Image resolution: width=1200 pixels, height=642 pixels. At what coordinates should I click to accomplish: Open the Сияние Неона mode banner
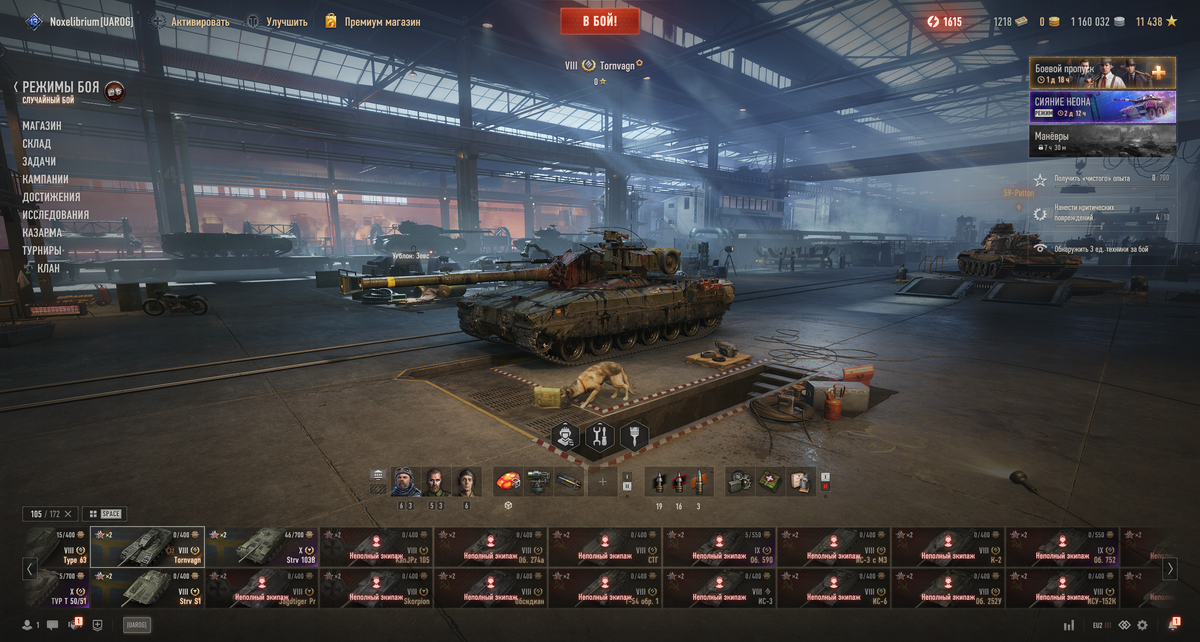(x=1102, y=107)
